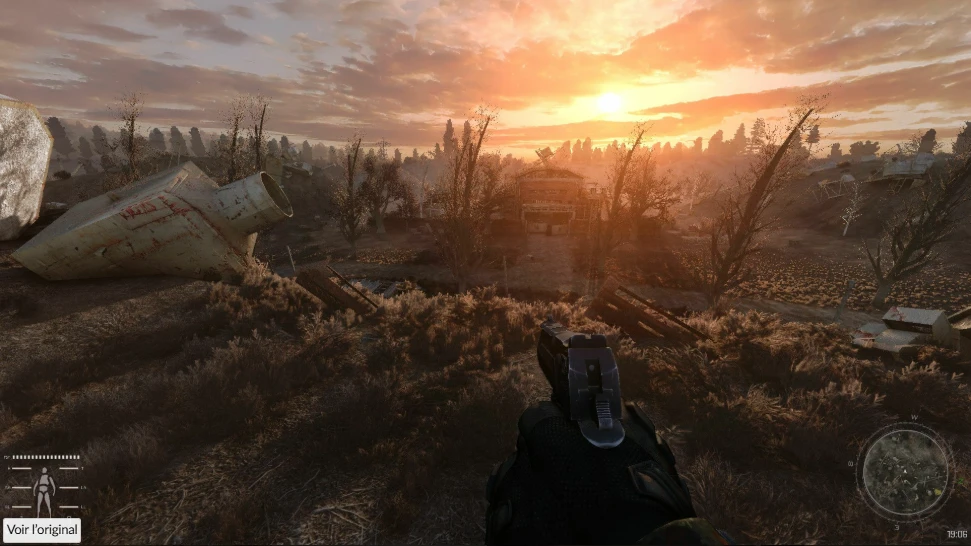This screenshot has width=971, height=546.
Task: Select the body status figure icon
Action: (x=44, y=490)
